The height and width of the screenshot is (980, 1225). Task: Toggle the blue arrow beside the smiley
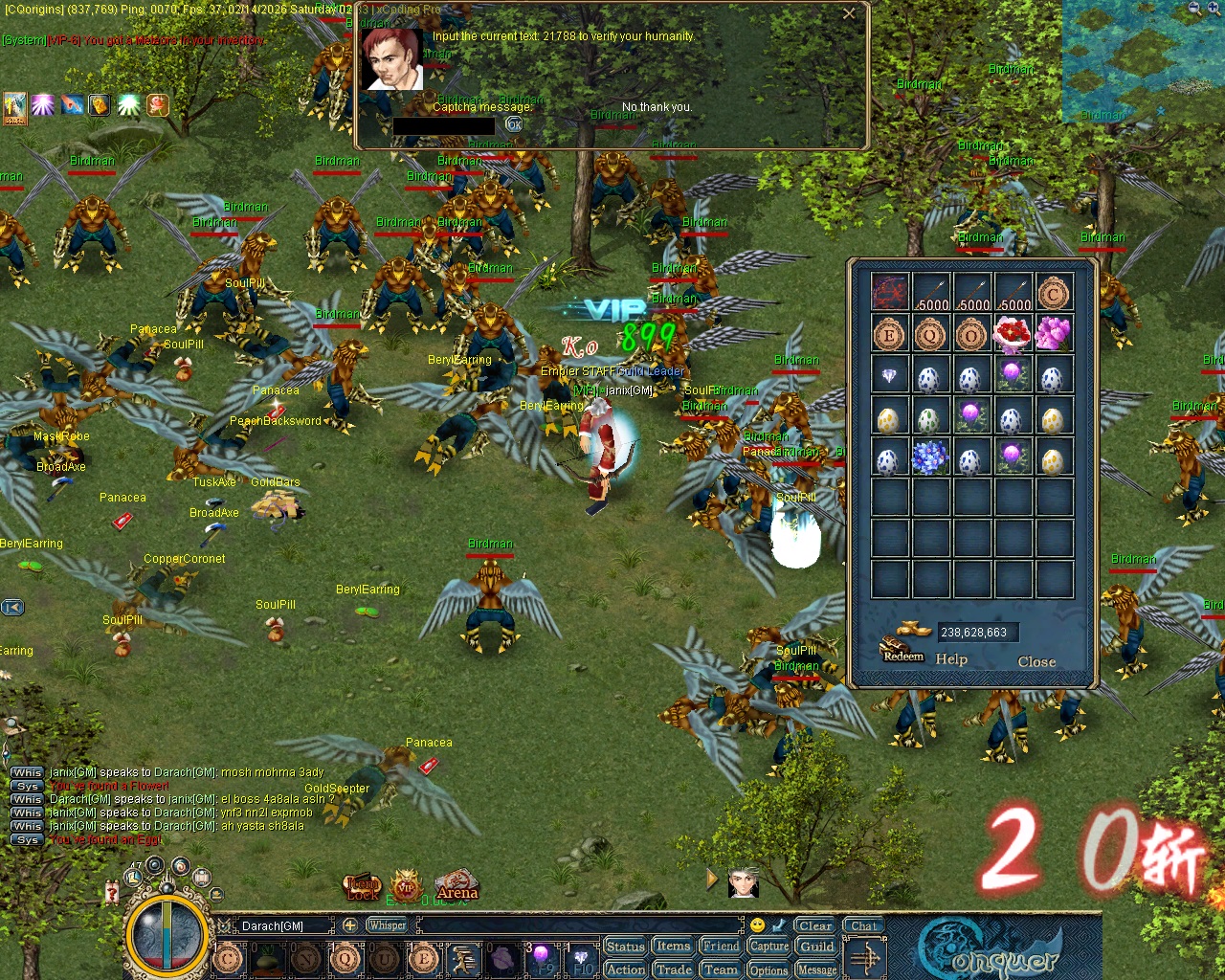[x=778, y=925]
